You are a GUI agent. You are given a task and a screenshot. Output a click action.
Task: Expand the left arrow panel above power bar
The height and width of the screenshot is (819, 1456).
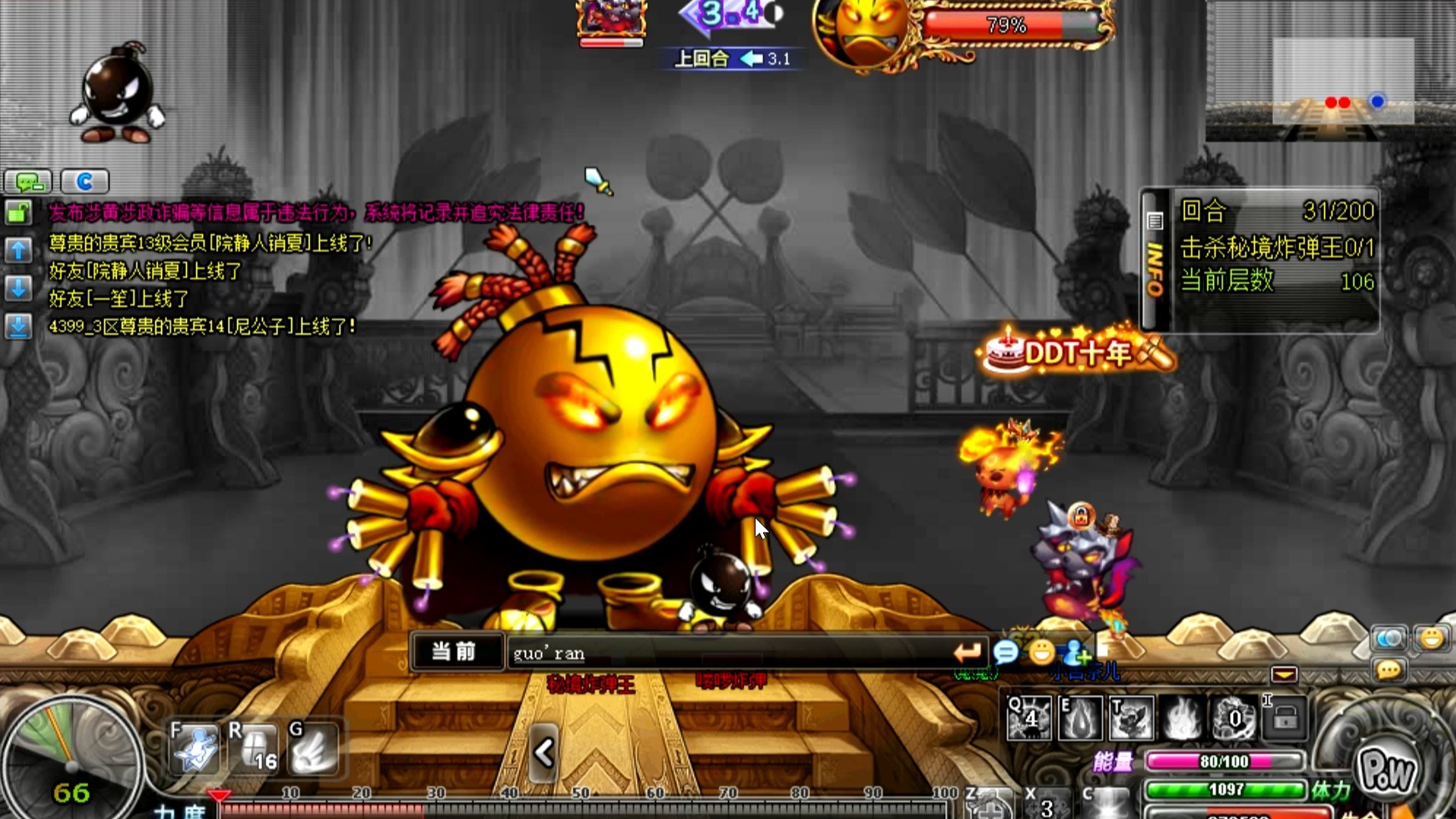point(543,753)
